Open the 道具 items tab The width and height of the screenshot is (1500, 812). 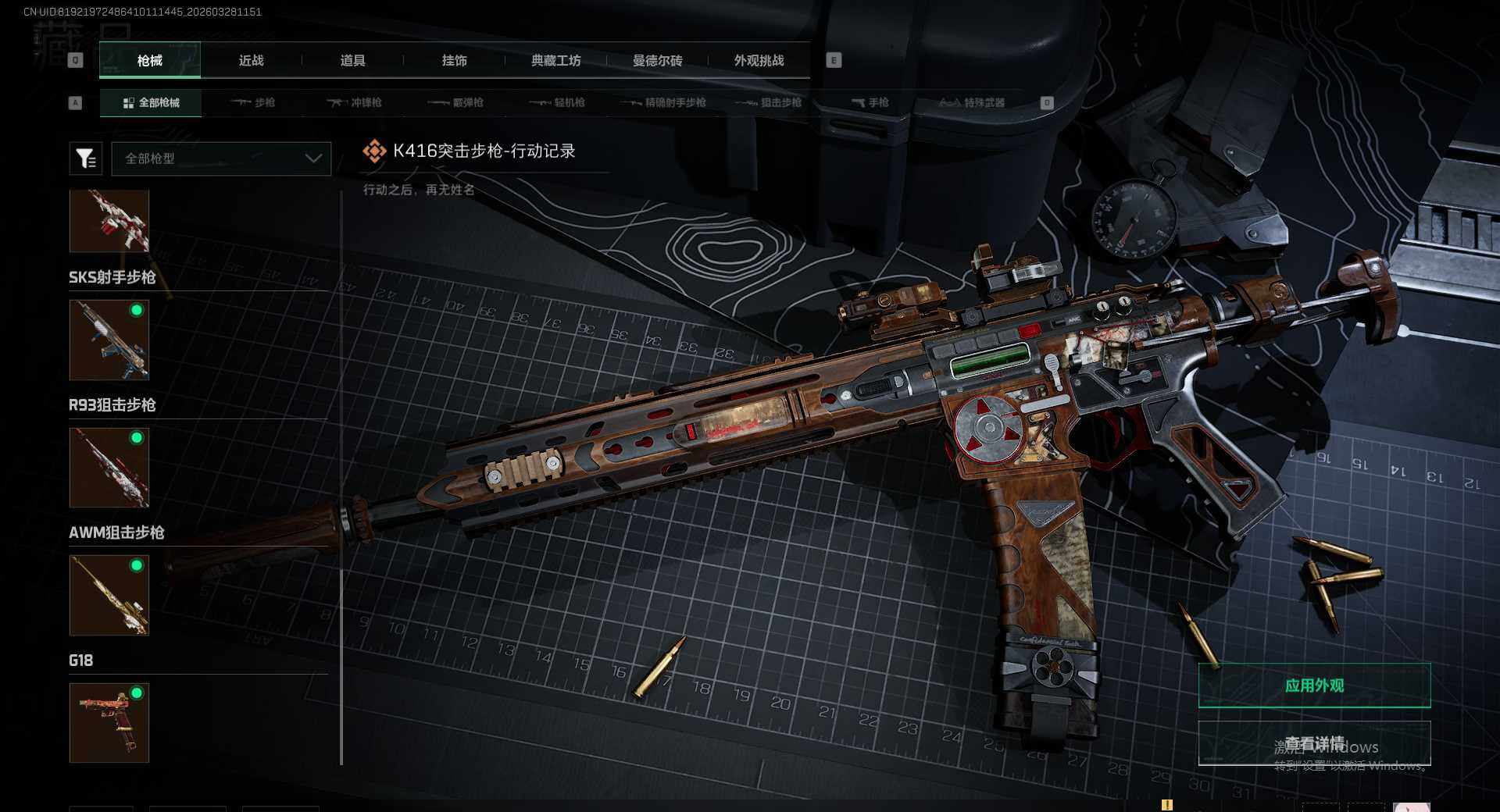[352, 61]
